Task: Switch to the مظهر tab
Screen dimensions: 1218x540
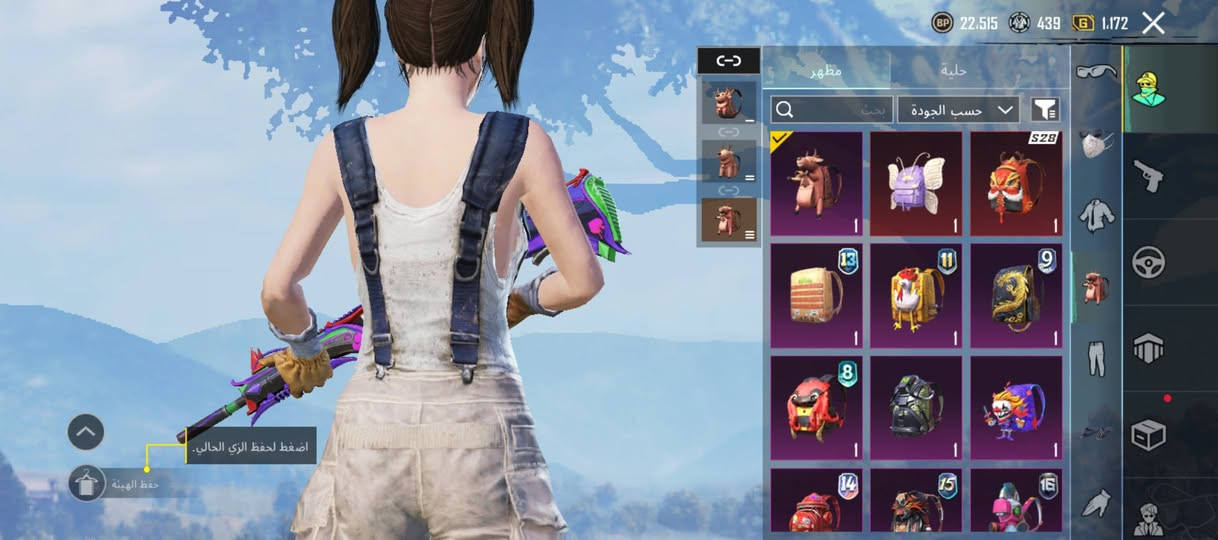Action: pyautogui.click(x=826, y=70)
